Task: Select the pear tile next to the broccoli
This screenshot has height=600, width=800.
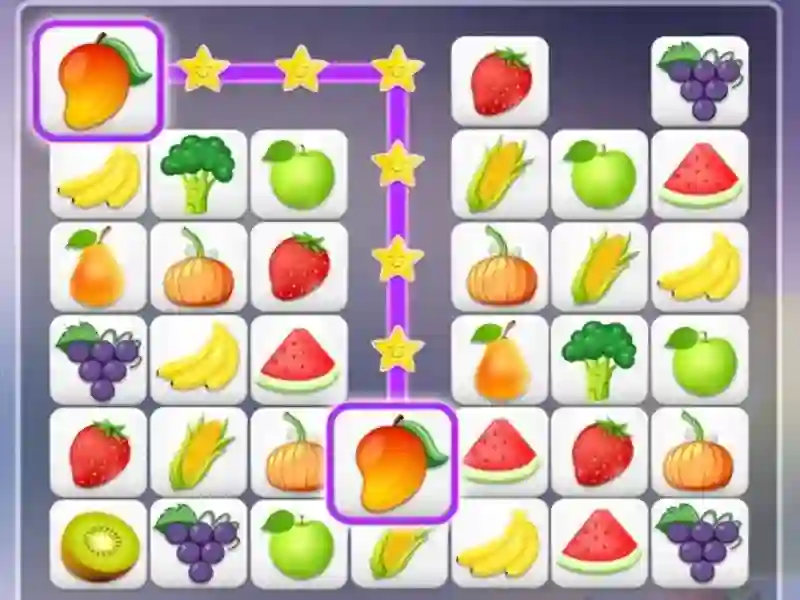Action: tap(499, 360)
